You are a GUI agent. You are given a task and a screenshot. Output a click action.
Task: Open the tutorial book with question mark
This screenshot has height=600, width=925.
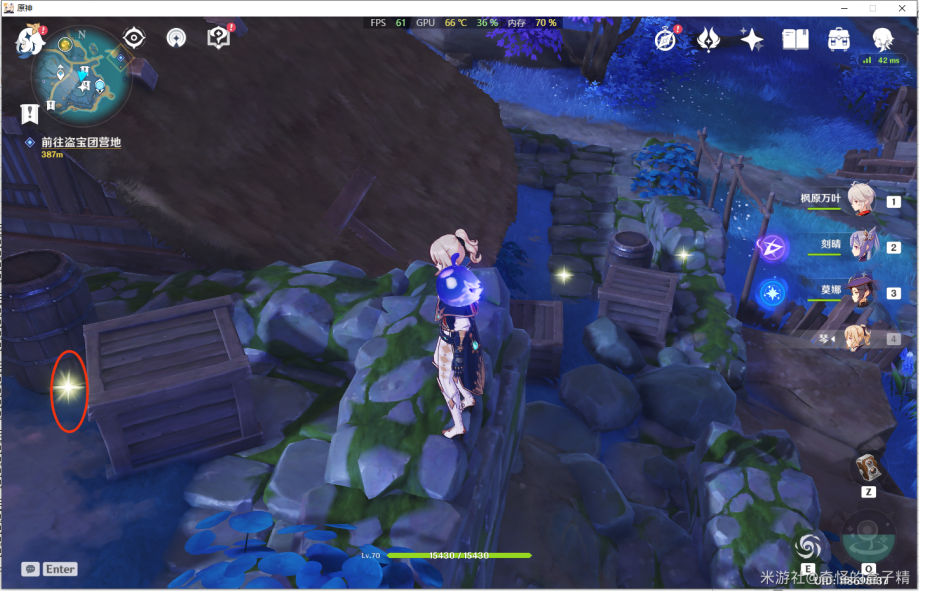pos(218,38)
